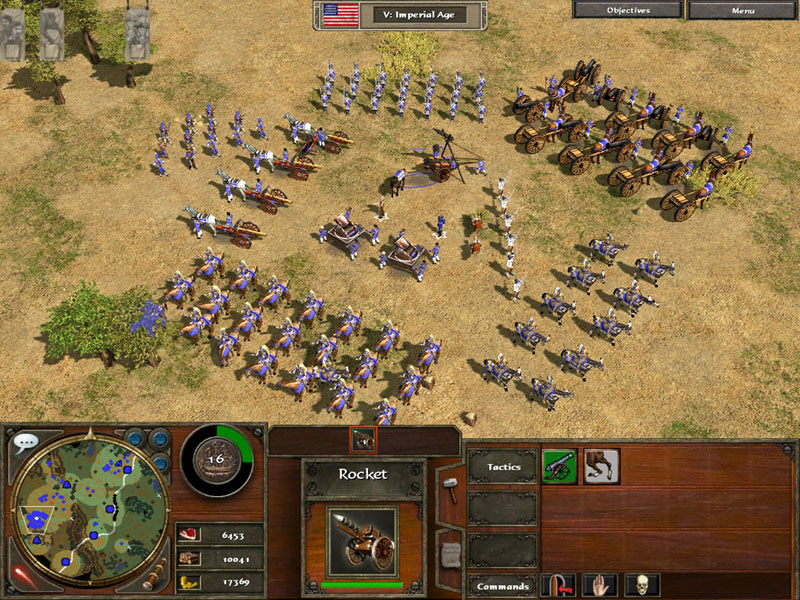This screenshot has width=800, height=600.
Task: Choose the green cannon bombard tactic
Action: [x=559, y=466]
